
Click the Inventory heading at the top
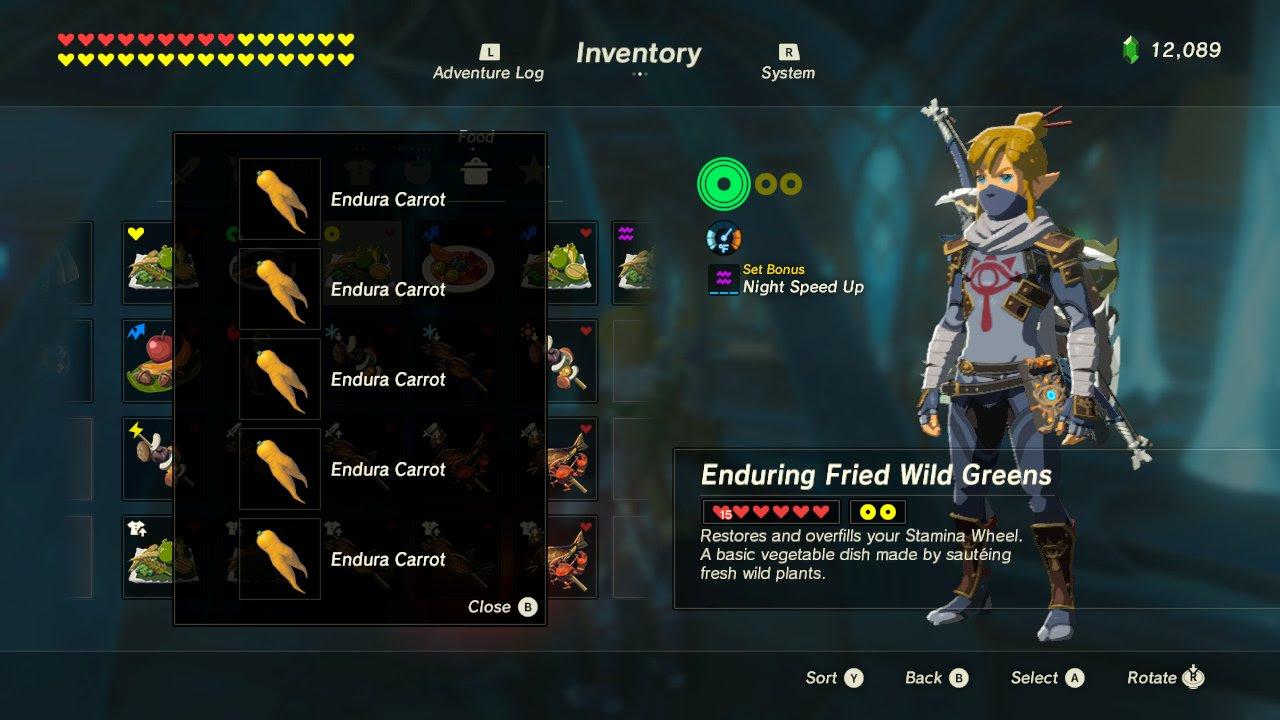(638, 54)
